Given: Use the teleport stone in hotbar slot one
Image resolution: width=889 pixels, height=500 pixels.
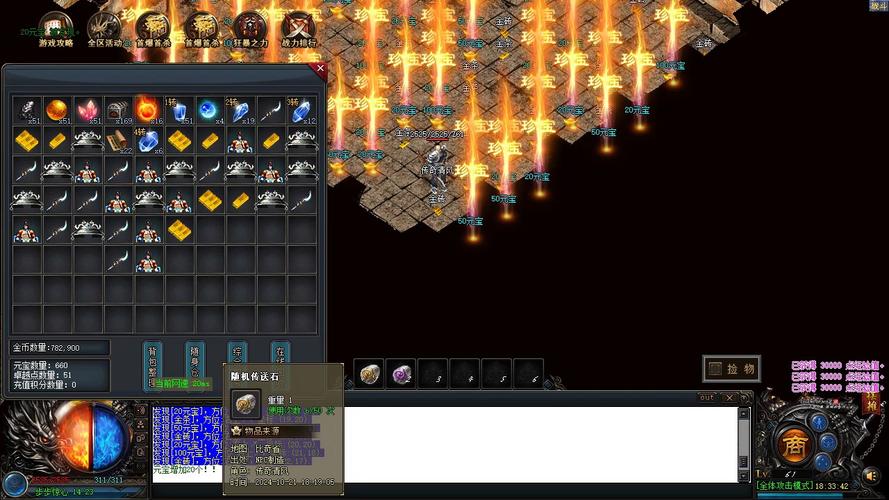Looking at the screenshot, I should tap(370, 373).
